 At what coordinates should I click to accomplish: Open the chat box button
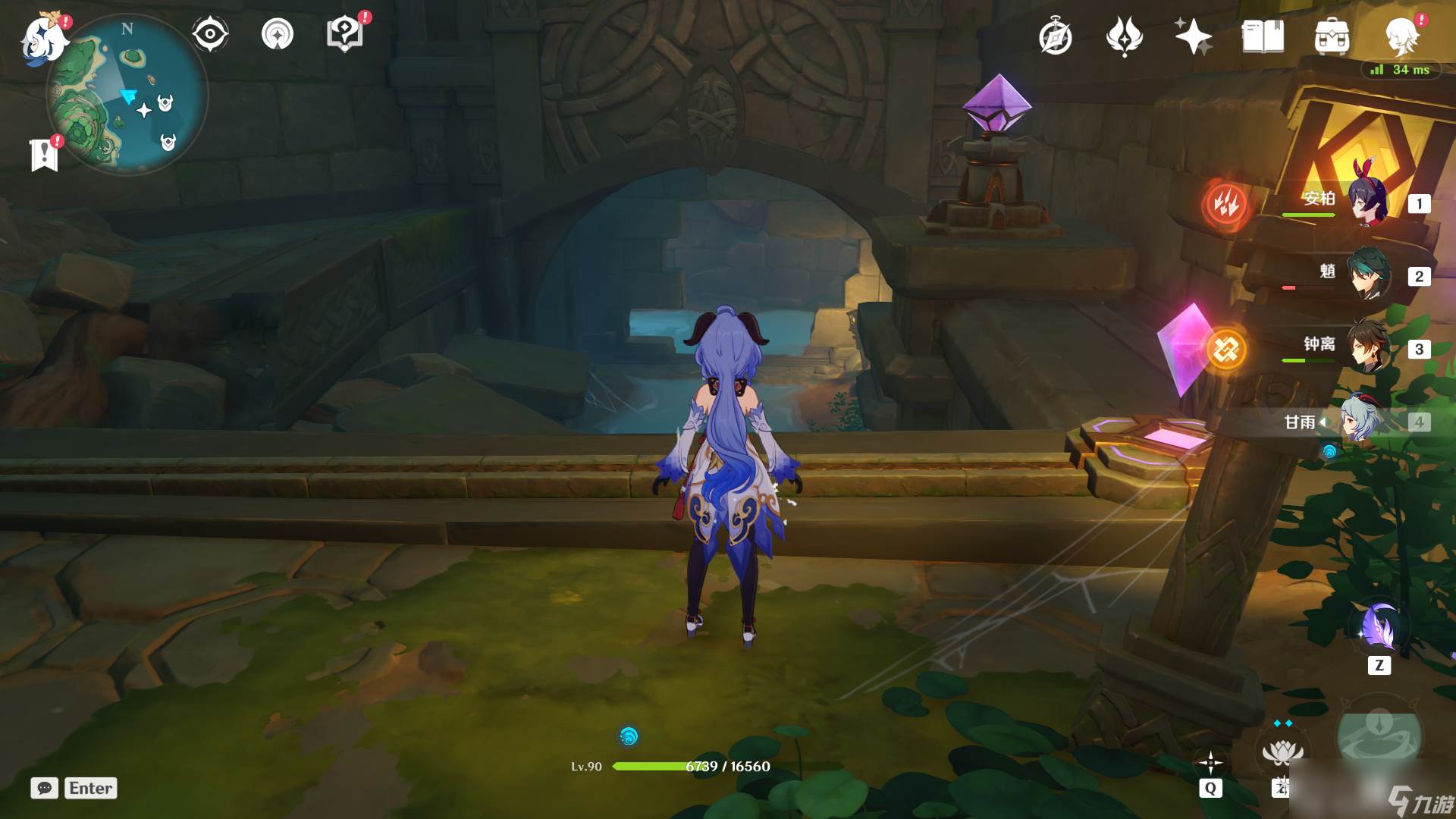pyautogui.click(x=44, y=788)
